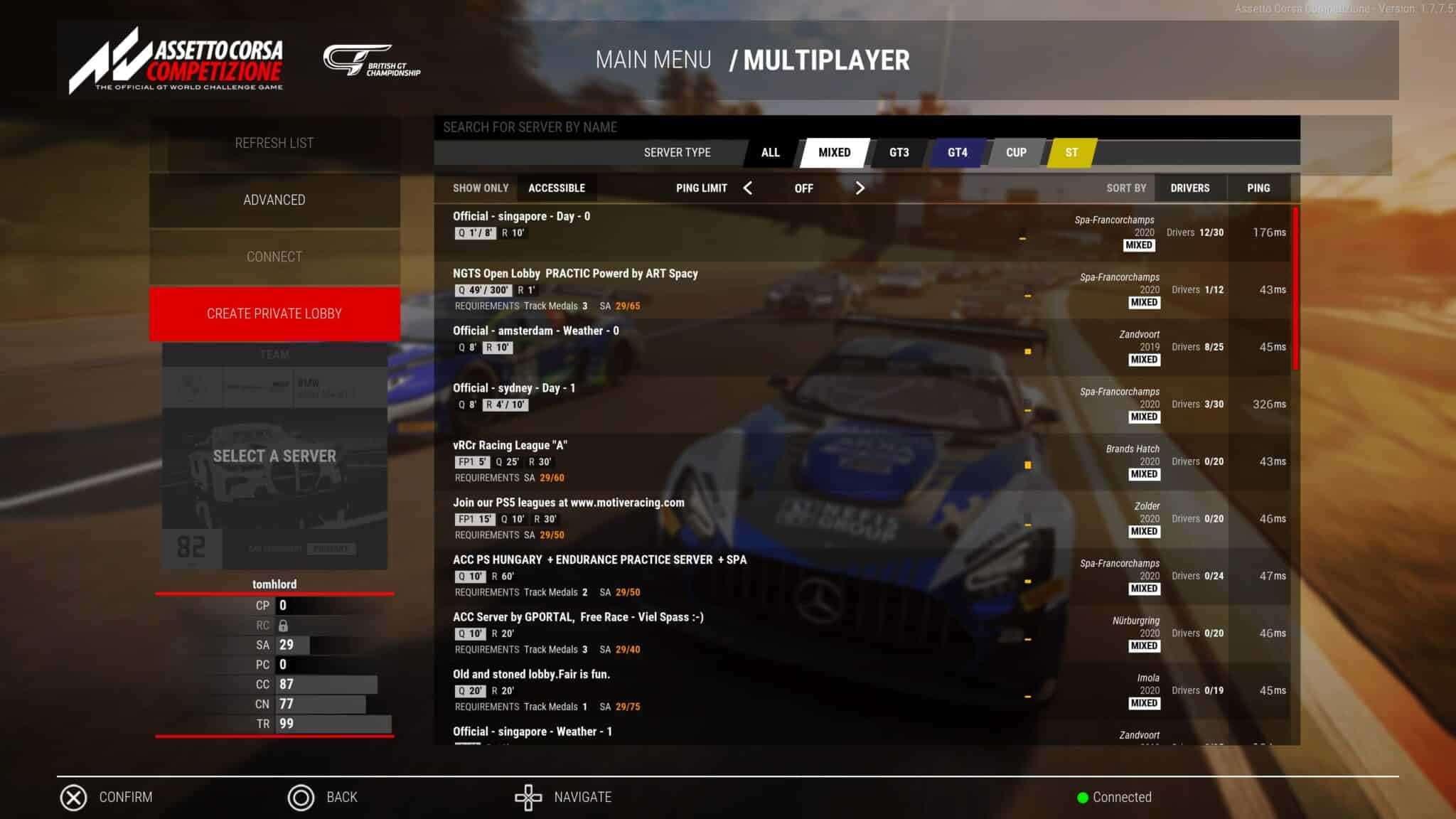Enable DRIVERS sorting

[x=1190, y=188]
